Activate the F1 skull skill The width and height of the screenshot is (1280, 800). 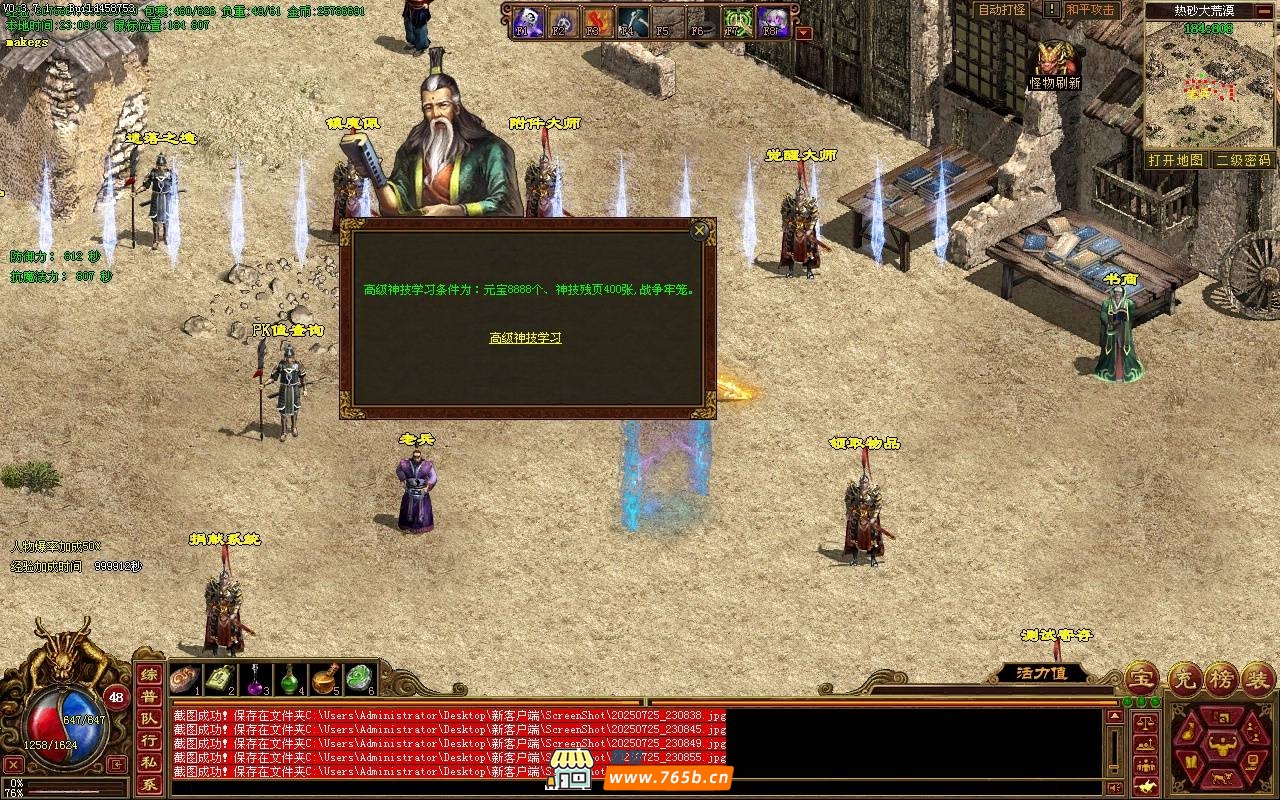527,21
